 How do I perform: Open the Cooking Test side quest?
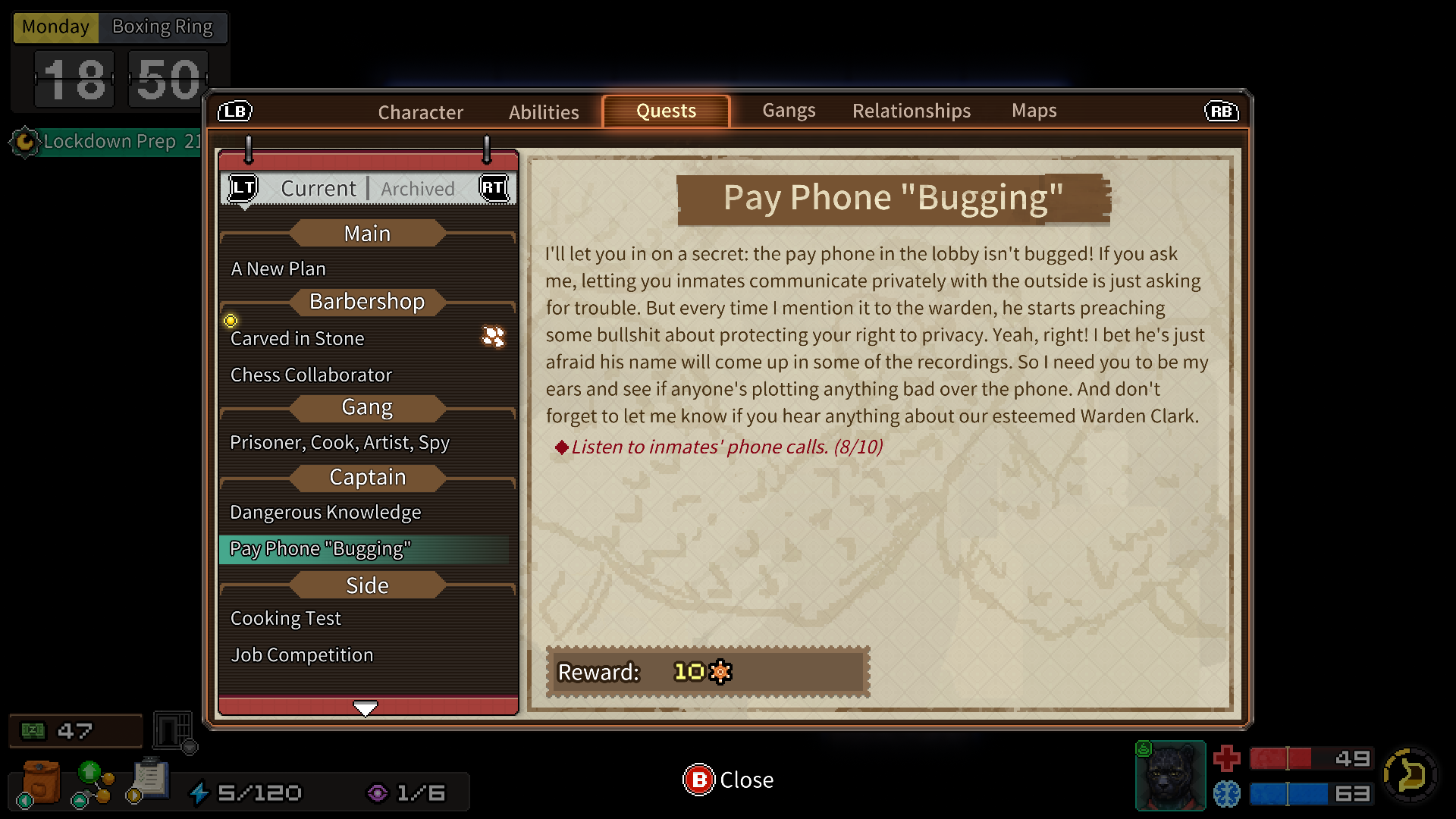click(286, 619)
